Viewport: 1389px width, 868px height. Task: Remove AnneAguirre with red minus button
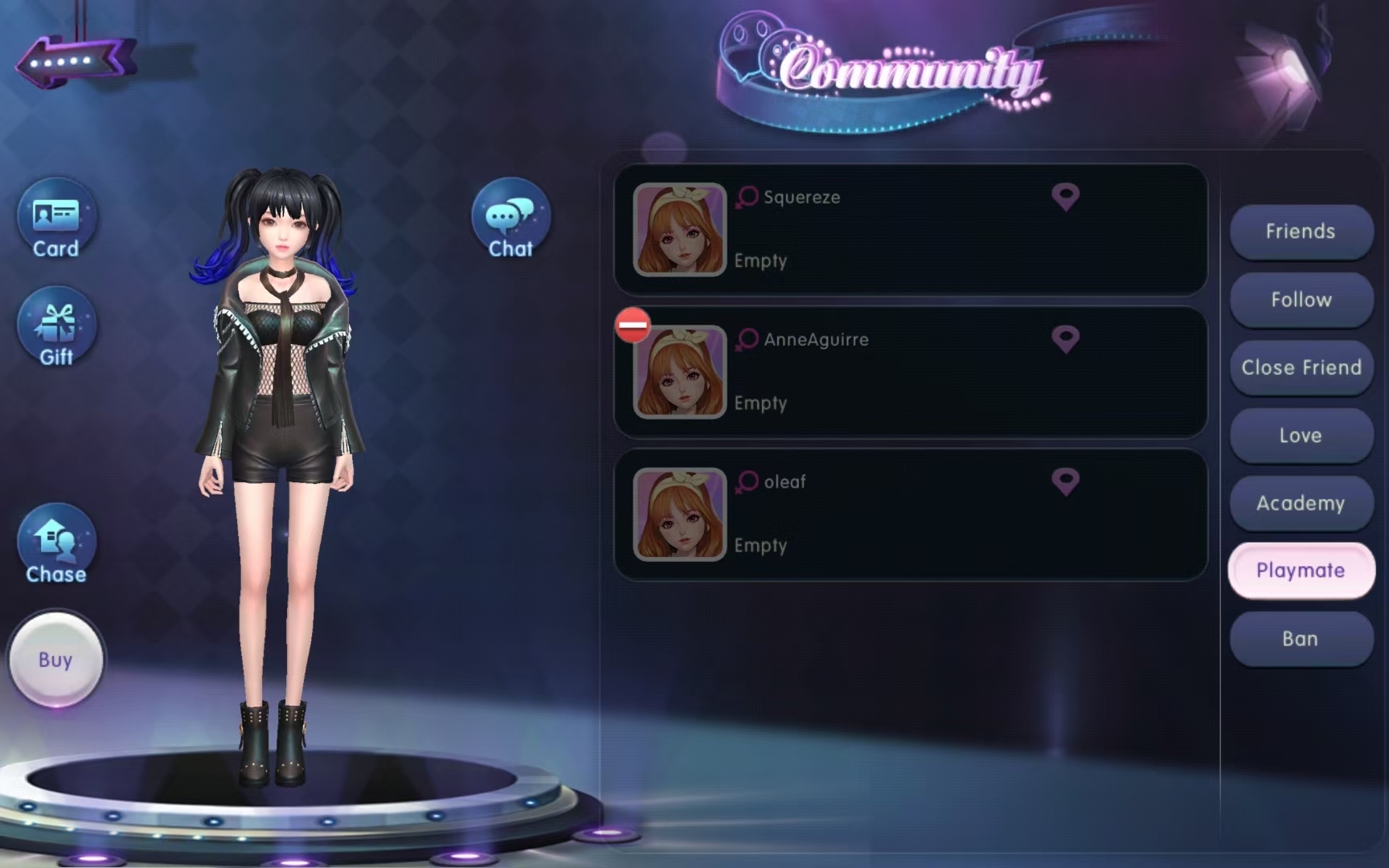[633, 325]
